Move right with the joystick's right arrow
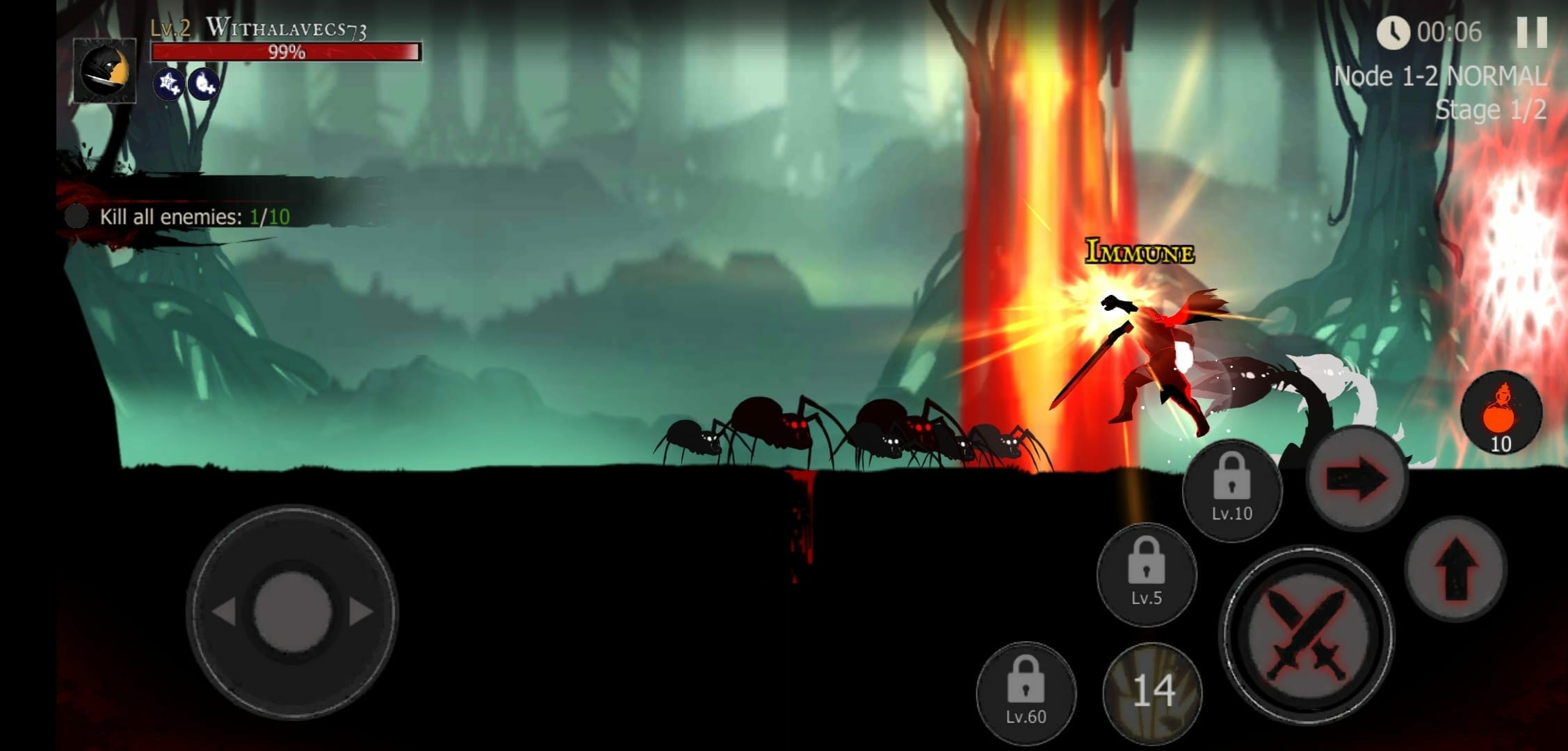The height and width of the screenshot is (751, 1568). click(x=362, y=613)
